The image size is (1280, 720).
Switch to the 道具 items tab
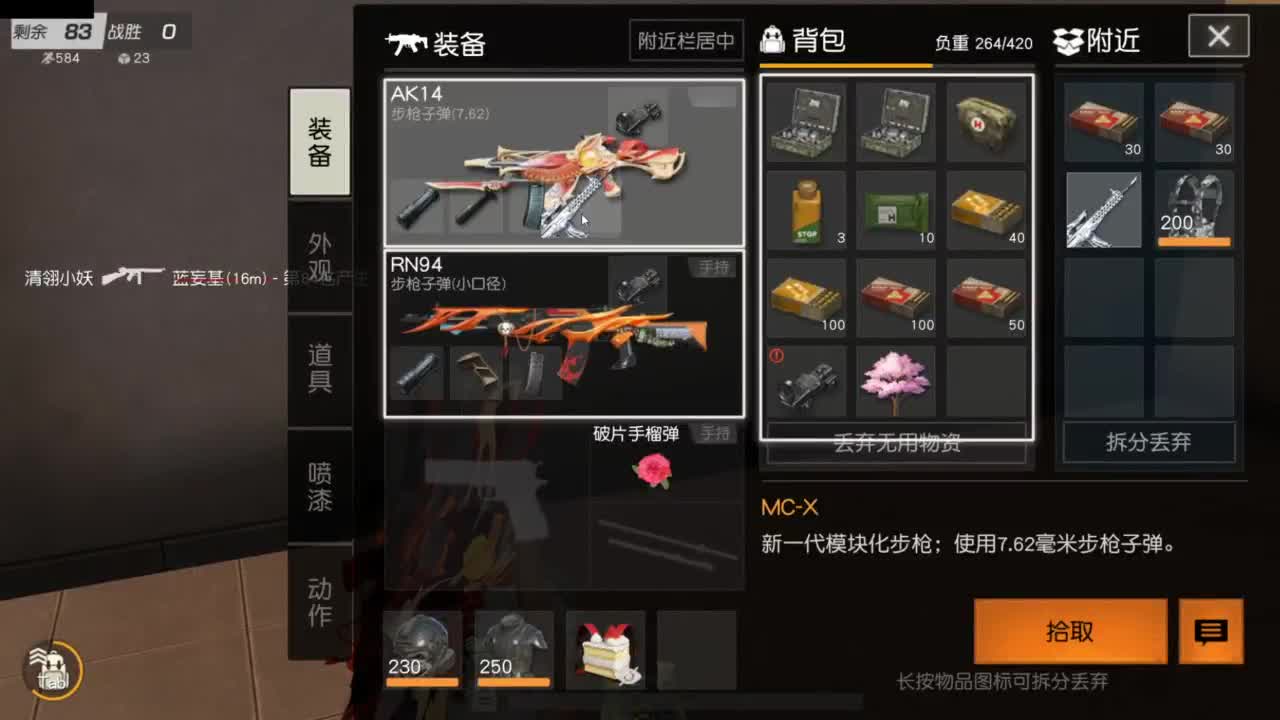pos(319,370)
